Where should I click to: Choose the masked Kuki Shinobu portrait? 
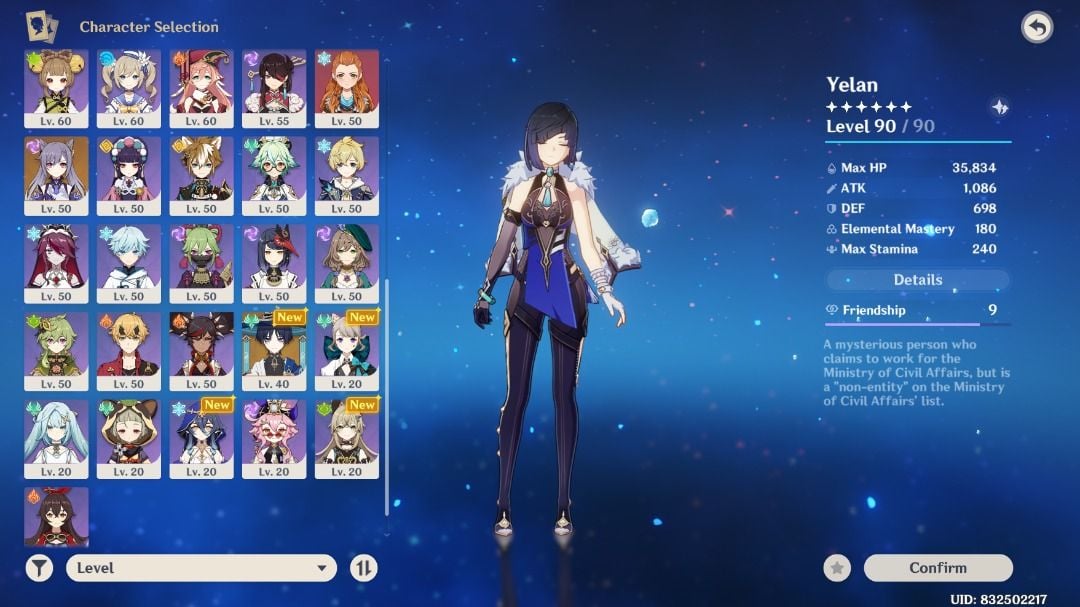tap(201, 263)
